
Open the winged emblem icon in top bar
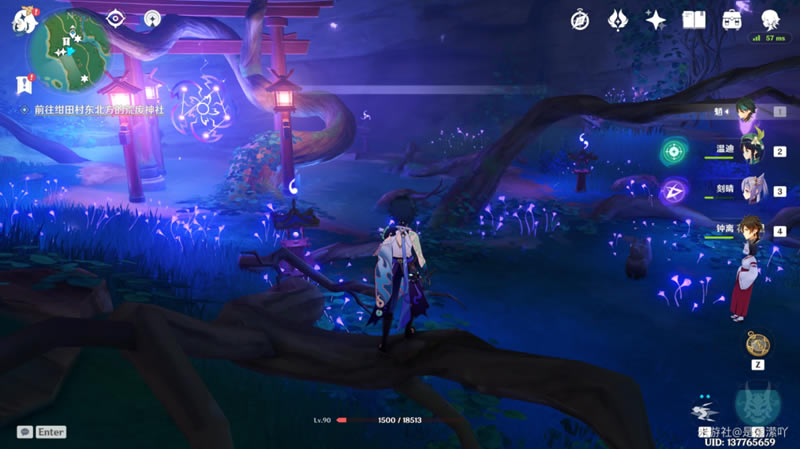click(618, 19)
